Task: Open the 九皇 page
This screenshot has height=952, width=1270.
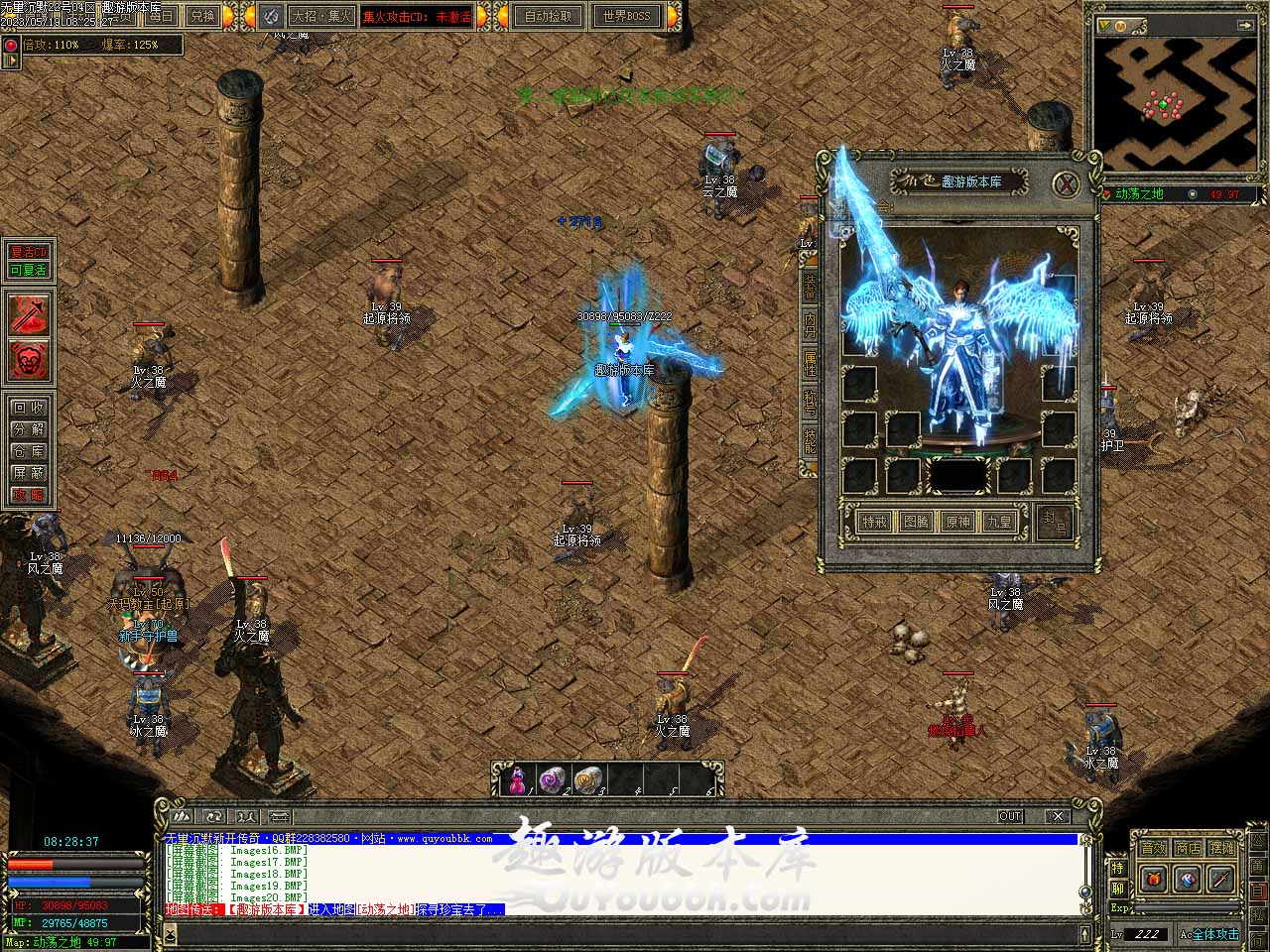Action: click(999, 522)
